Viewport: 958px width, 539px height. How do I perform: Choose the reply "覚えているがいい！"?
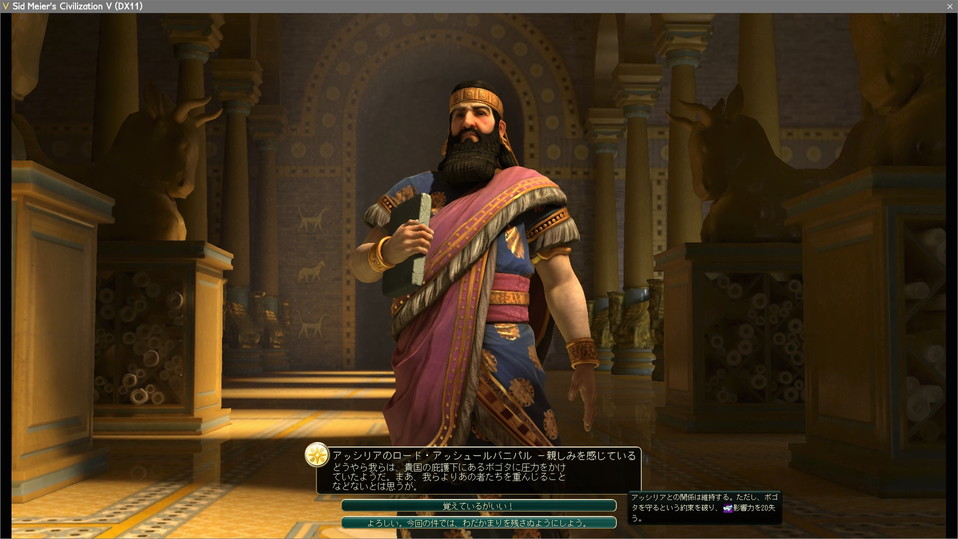478,506
